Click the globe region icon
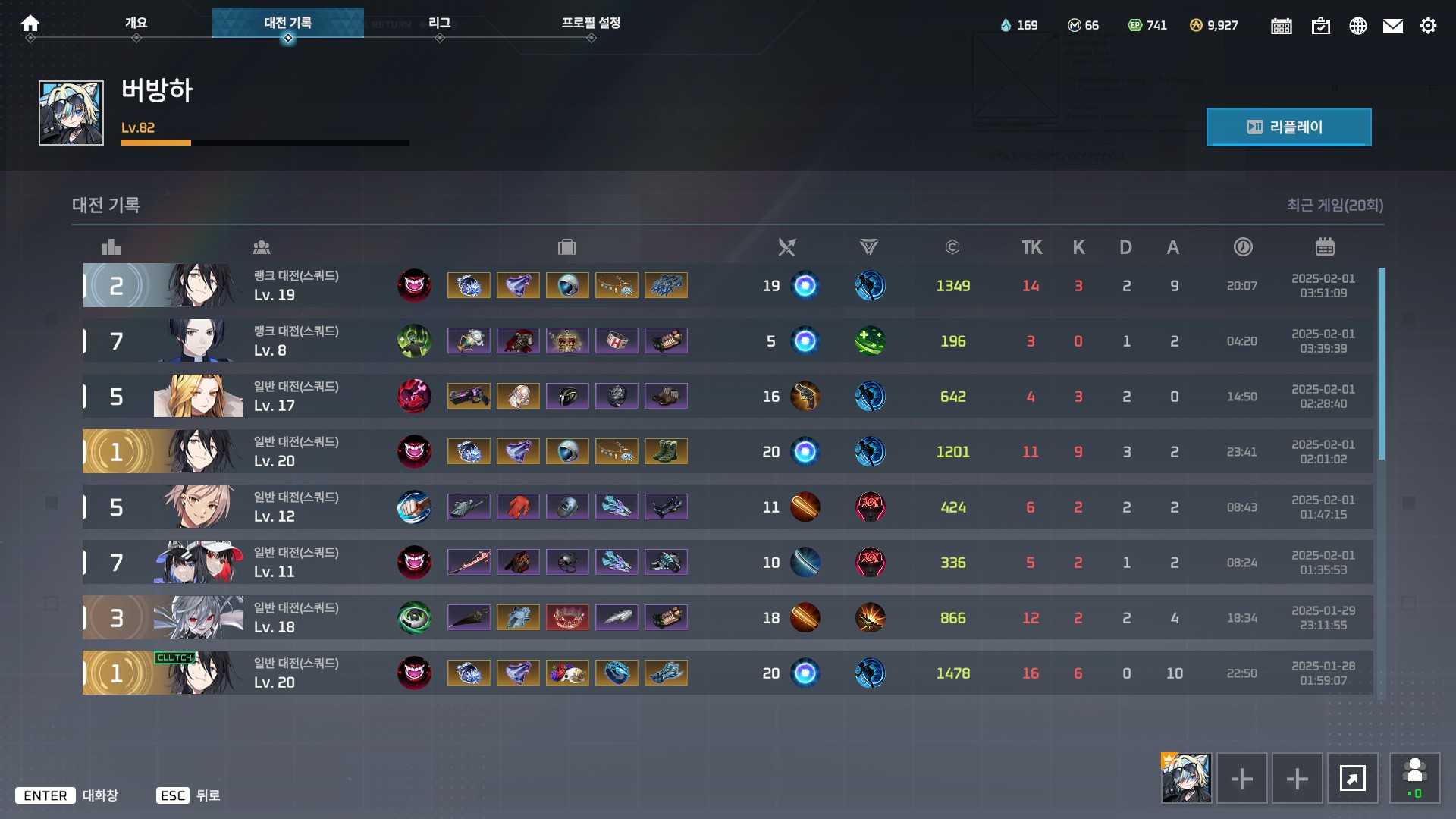 (x=1357, y=25)
